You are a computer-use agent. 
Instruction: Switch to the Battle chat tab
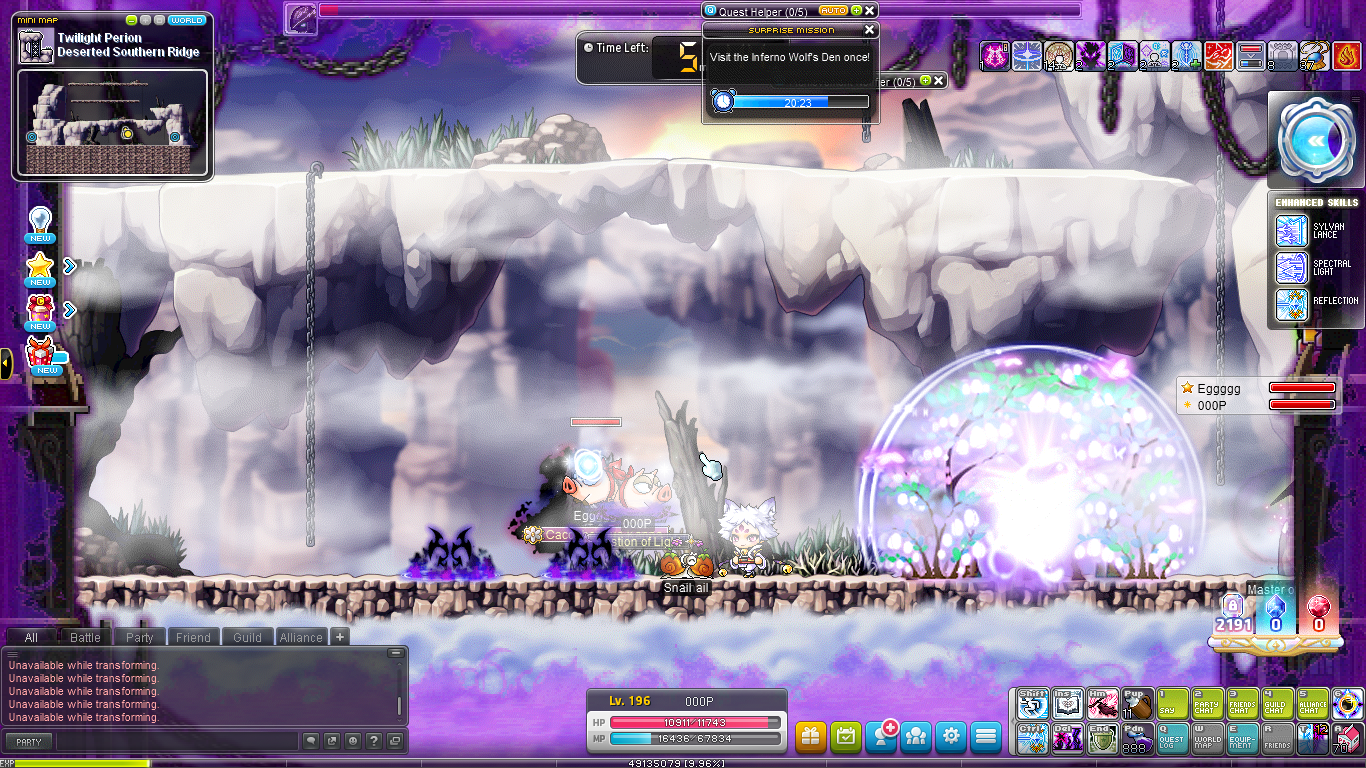pos(85,637)
